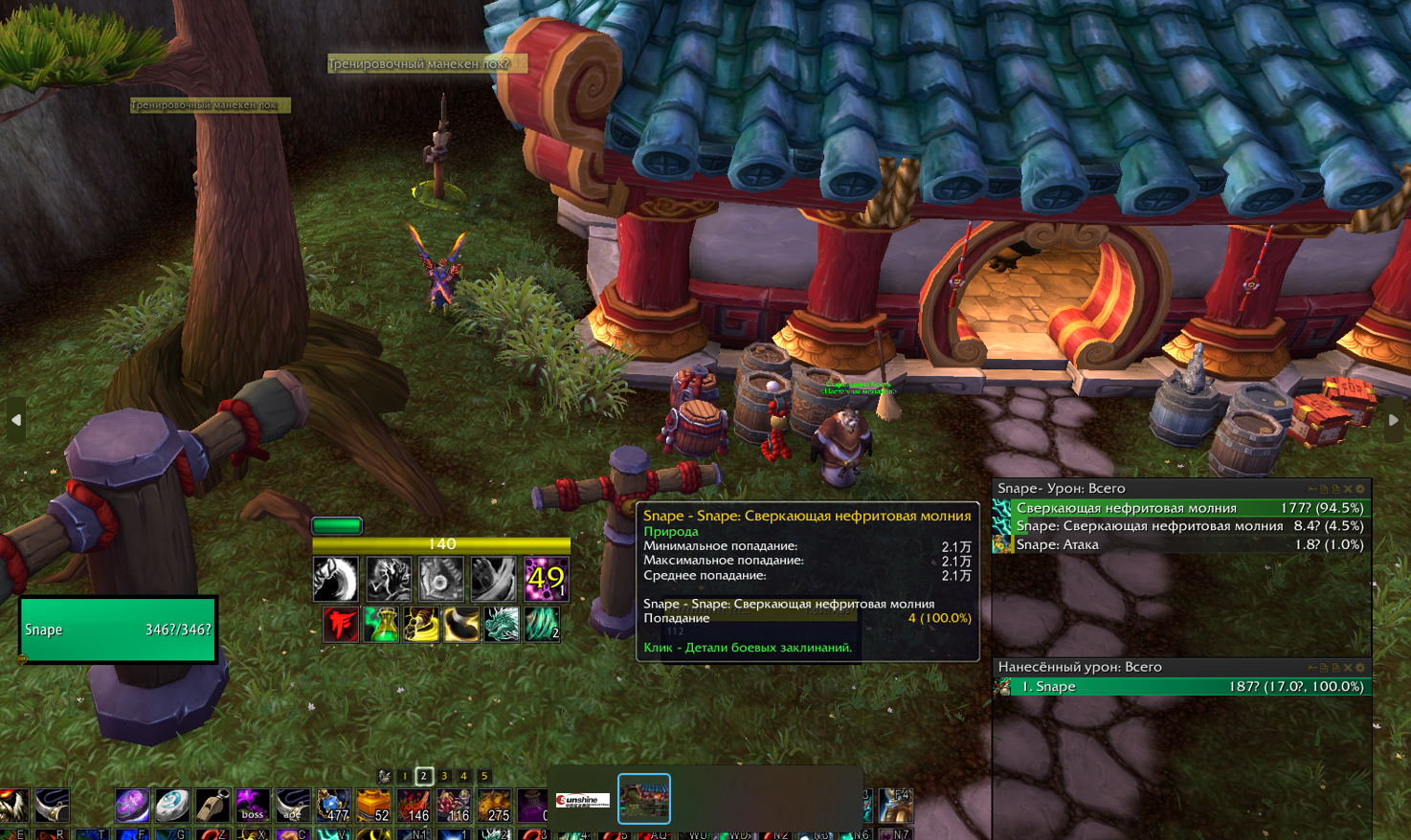Click the right arrow at screen edge
The width and height of the screenshot is (1411, 840).
tap(1394, 420)
